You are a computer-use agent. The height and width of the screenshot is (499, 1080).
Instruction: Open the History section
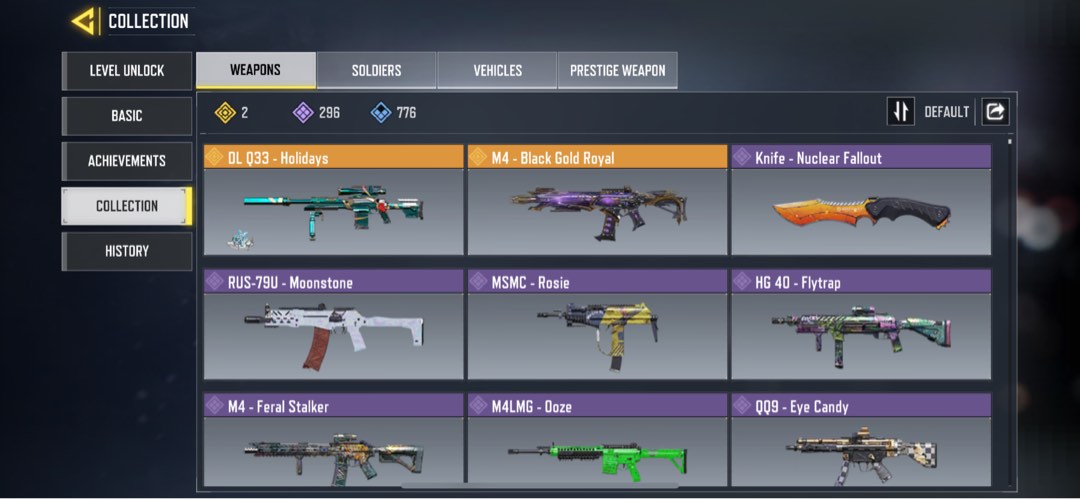tap(127, 251)
